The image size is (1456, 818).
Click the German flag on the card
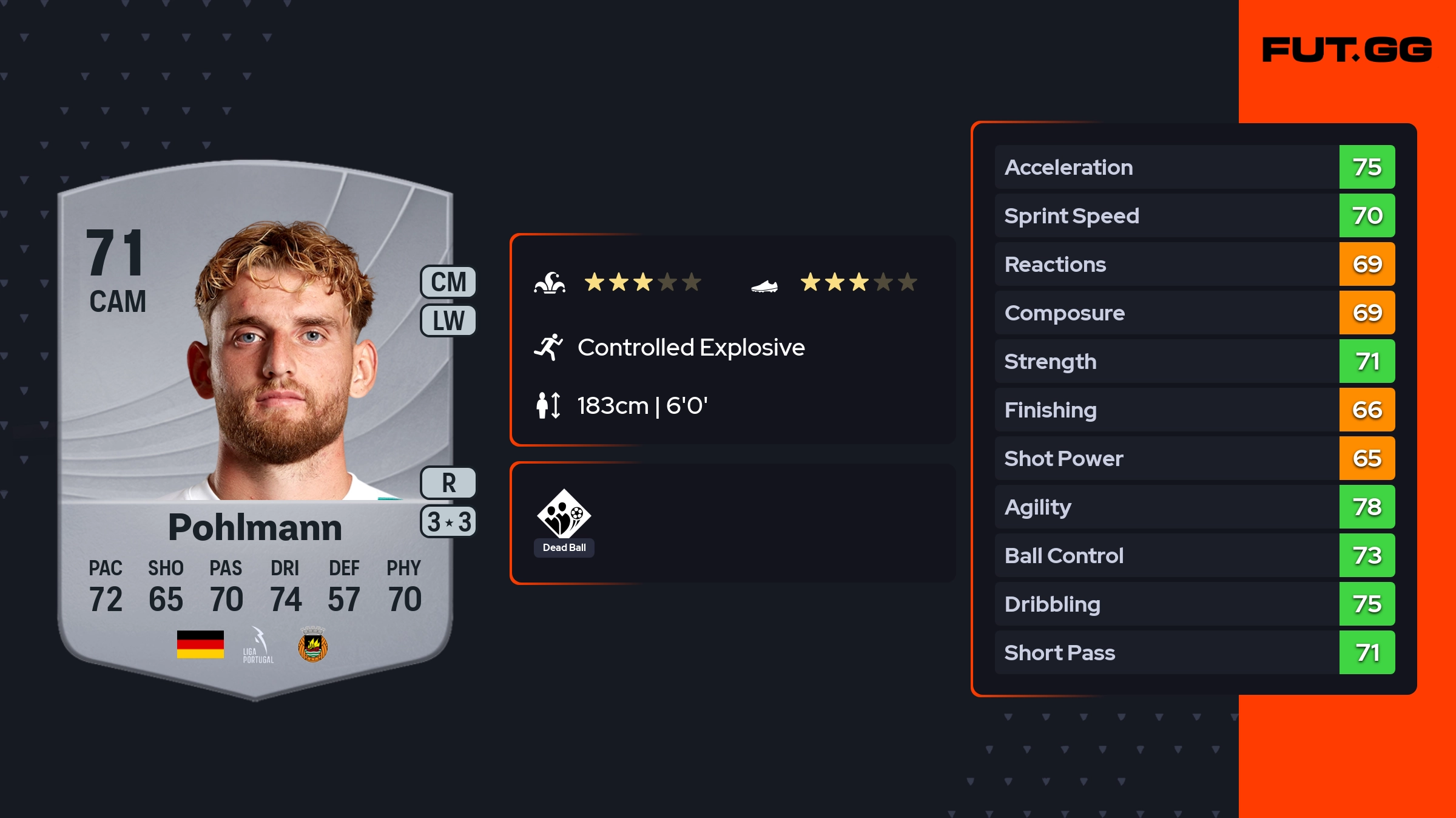(x=200, y=644)
